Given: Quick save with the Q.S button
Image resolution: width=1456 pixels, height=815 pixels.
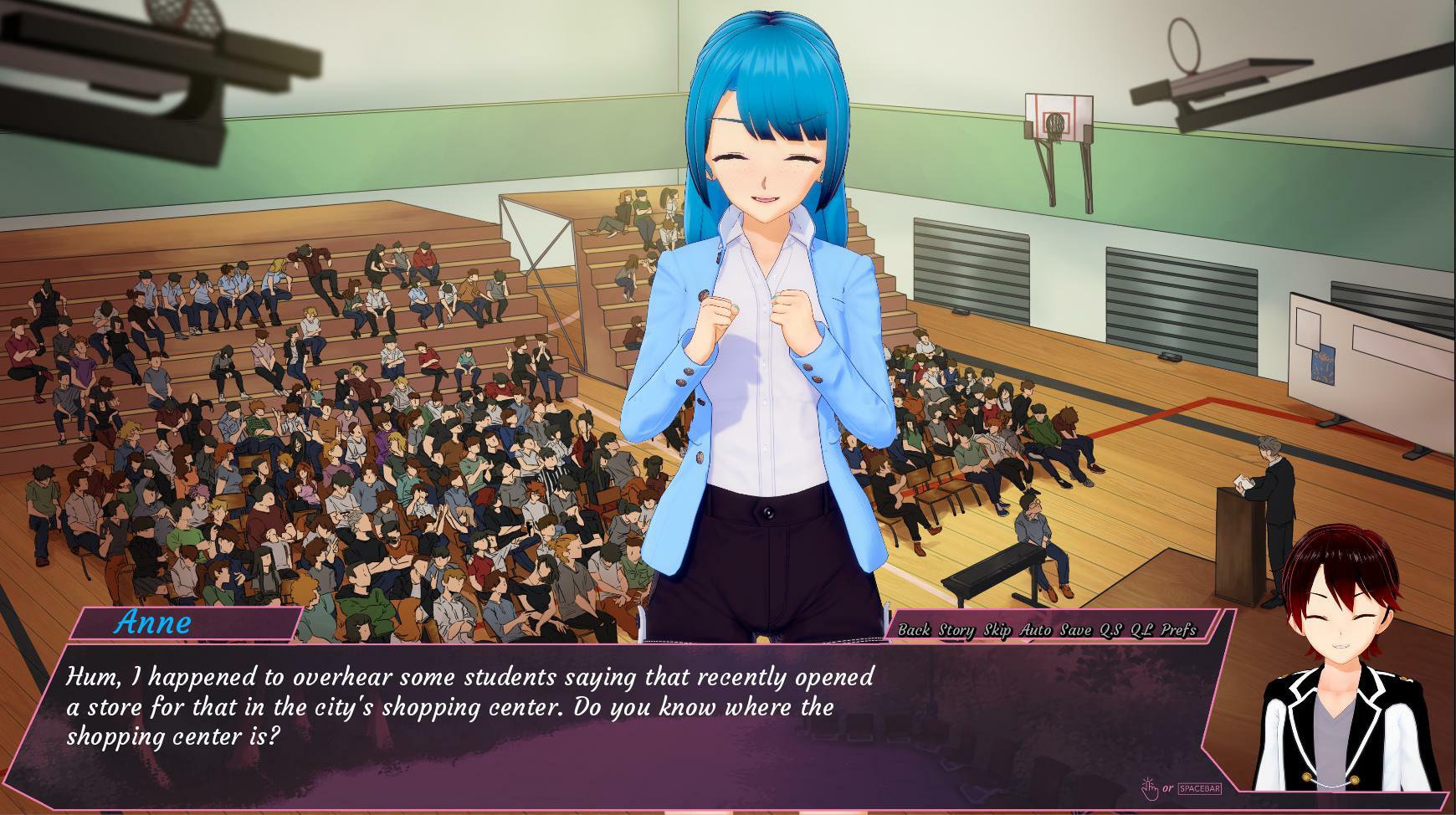Looking at the screenshot, I should click(1110, 630).
